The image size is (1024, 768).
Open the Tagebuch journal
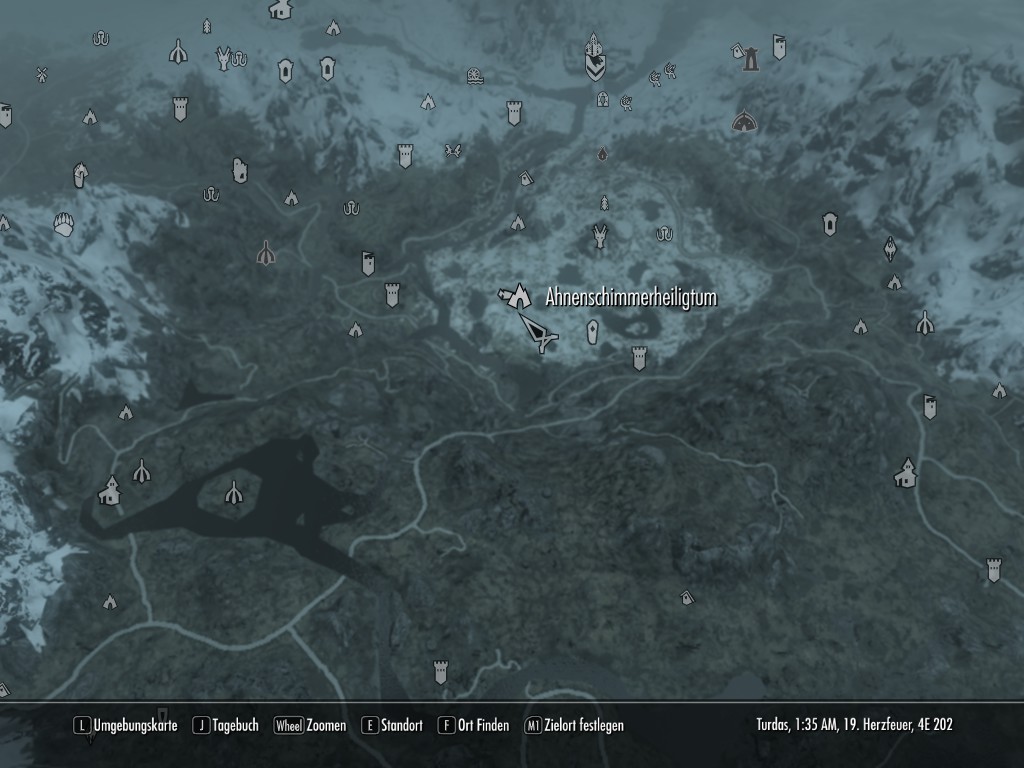[x=227, y=725]
